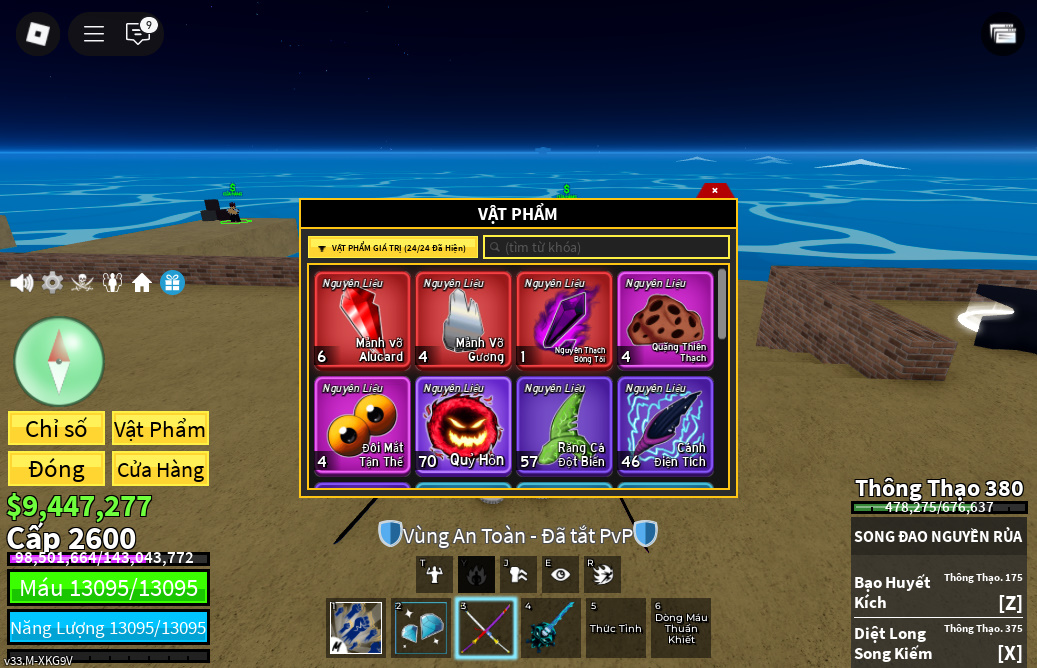This screenshot has width=1037, height=668.
Task: Open the blue gift box rewards
Action: coord(172,283)
